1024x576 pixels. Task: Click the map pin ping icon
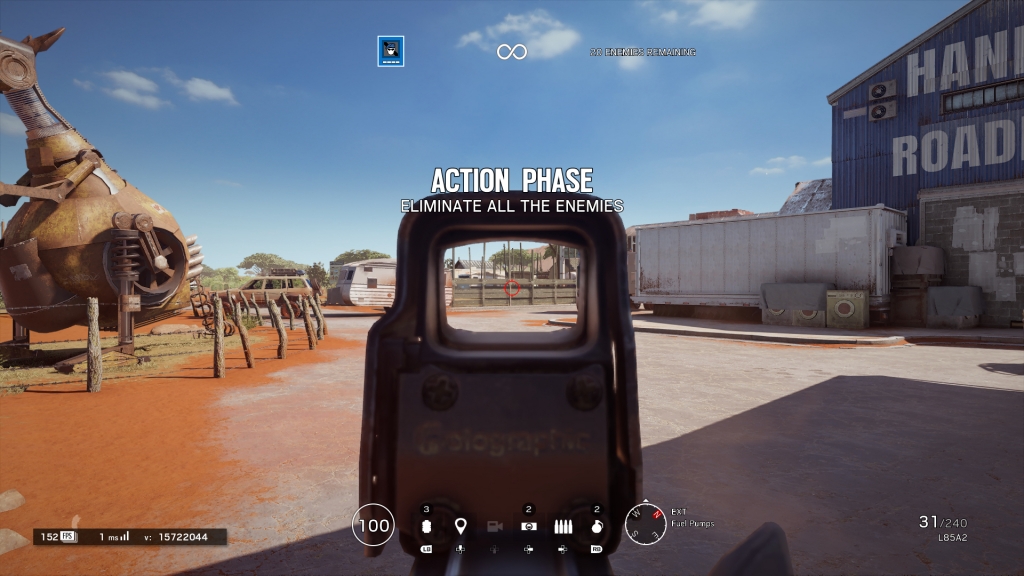(460, 526)
